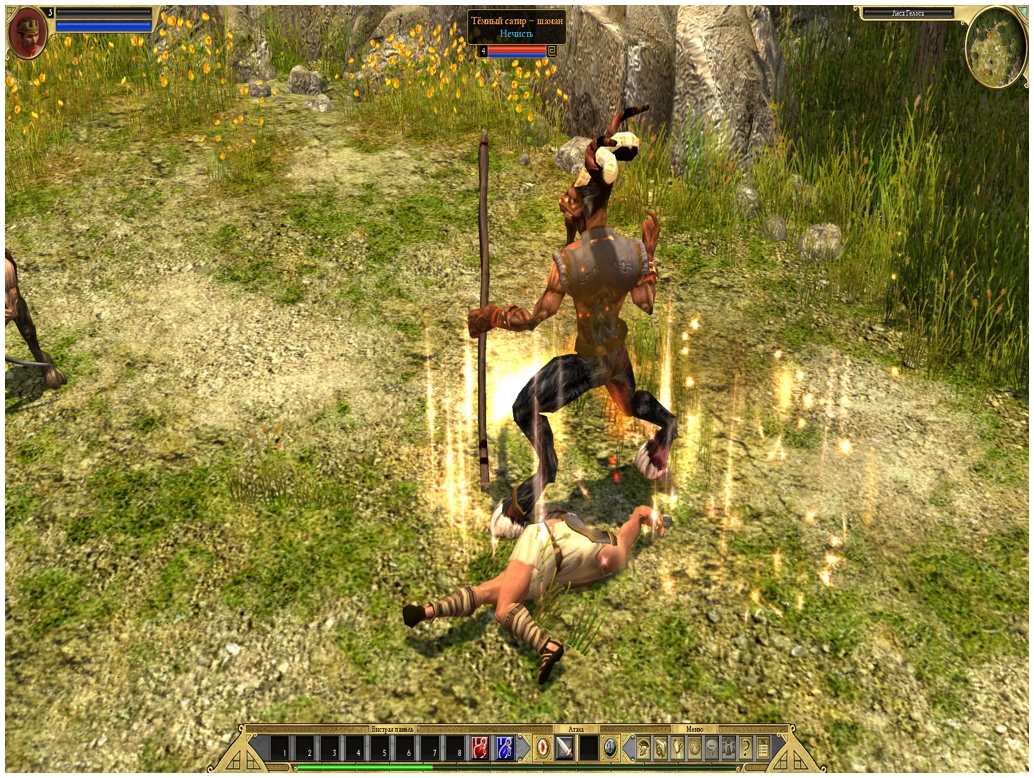
Task: Select quick slot number 1
Action: pos(283,748)
